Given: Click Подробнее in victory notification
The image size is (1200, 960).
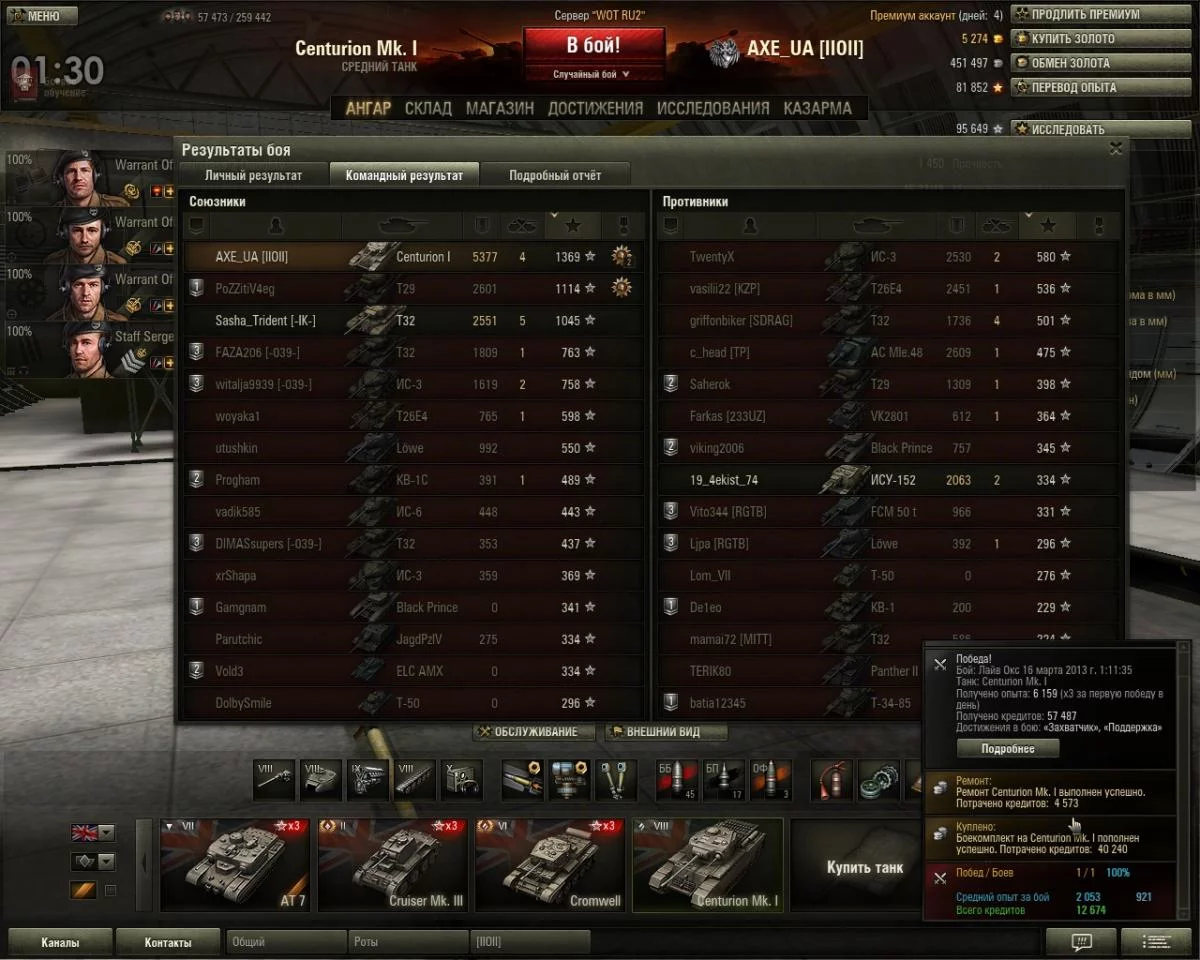Looking at the screenshot, I should (1007, 748).
